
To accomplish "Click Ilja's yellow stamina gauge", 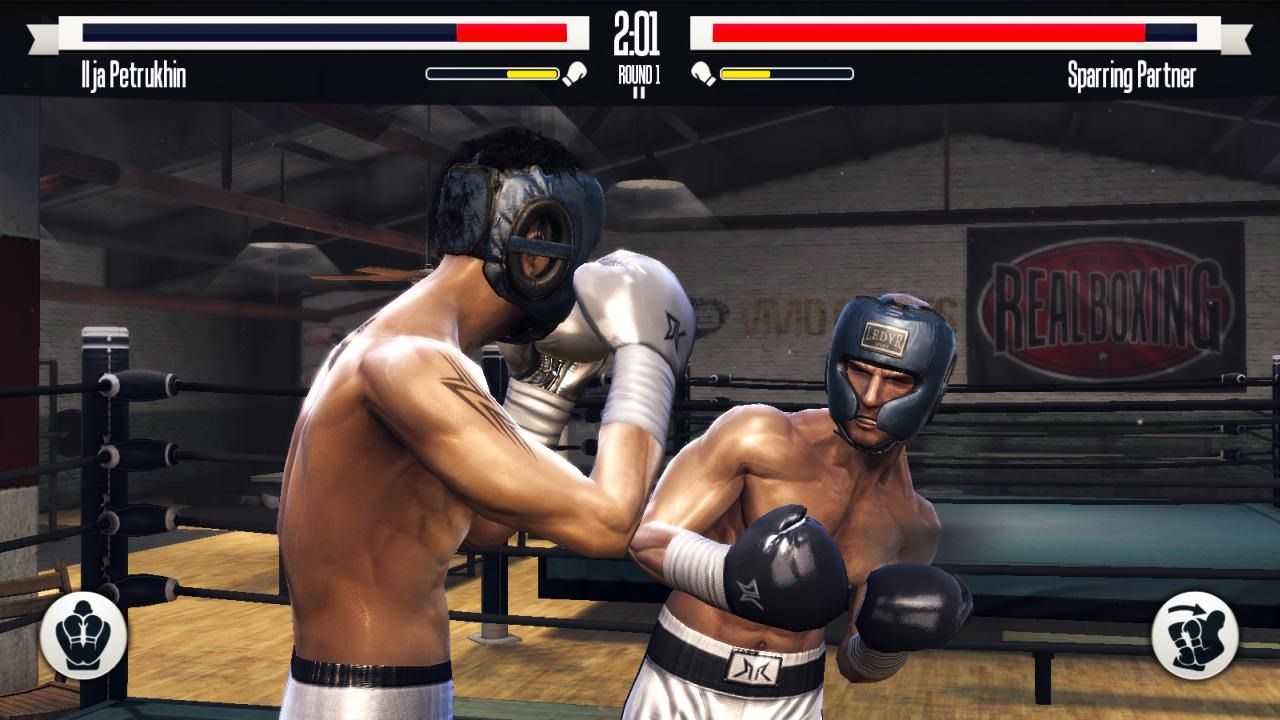I will coord(495,71).
